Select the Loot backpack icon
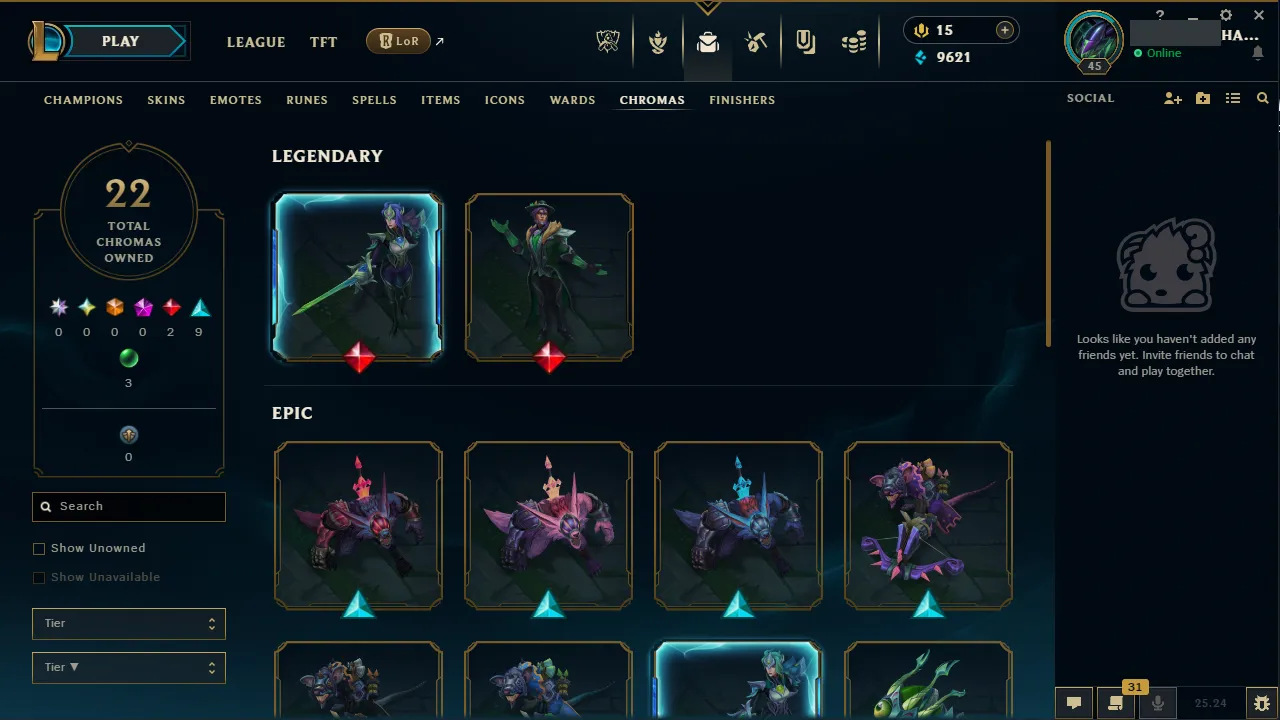 [x=708, y=41]
